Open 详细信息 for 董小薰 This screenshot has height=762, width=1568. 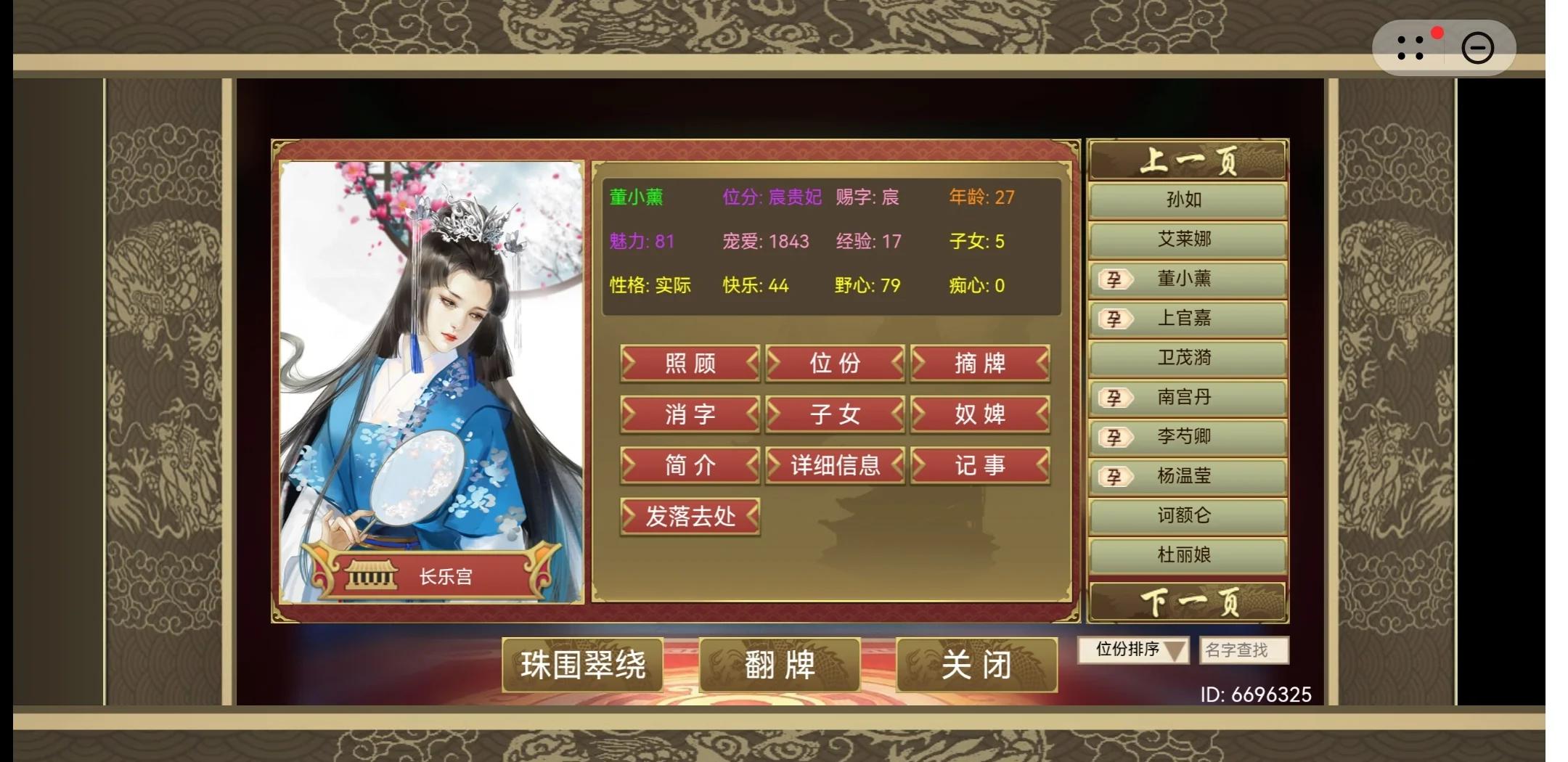[x=836, y=465]
